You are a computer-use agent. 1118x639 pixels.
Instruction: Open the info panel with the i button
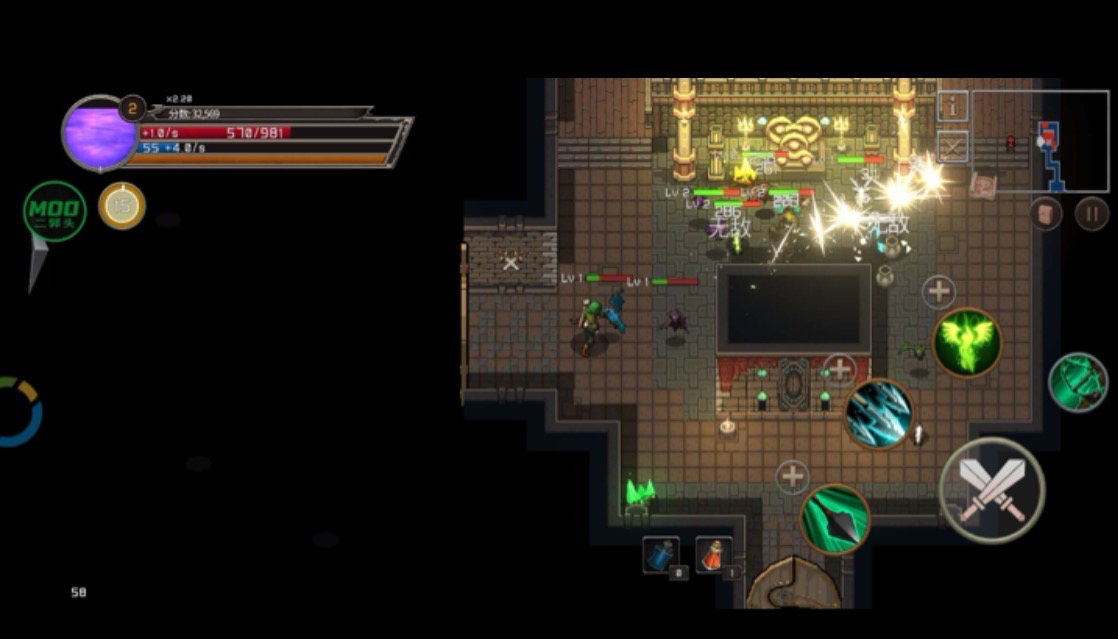[x=953, y=106]
